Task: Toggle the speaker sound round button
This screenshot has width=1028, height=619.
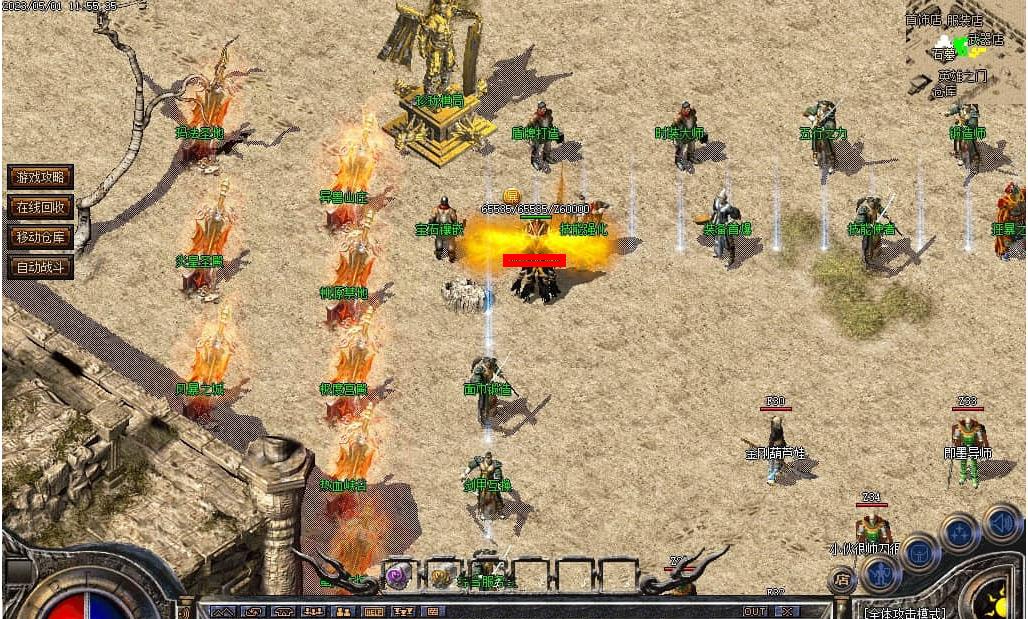Action: tap(1001, 521)
